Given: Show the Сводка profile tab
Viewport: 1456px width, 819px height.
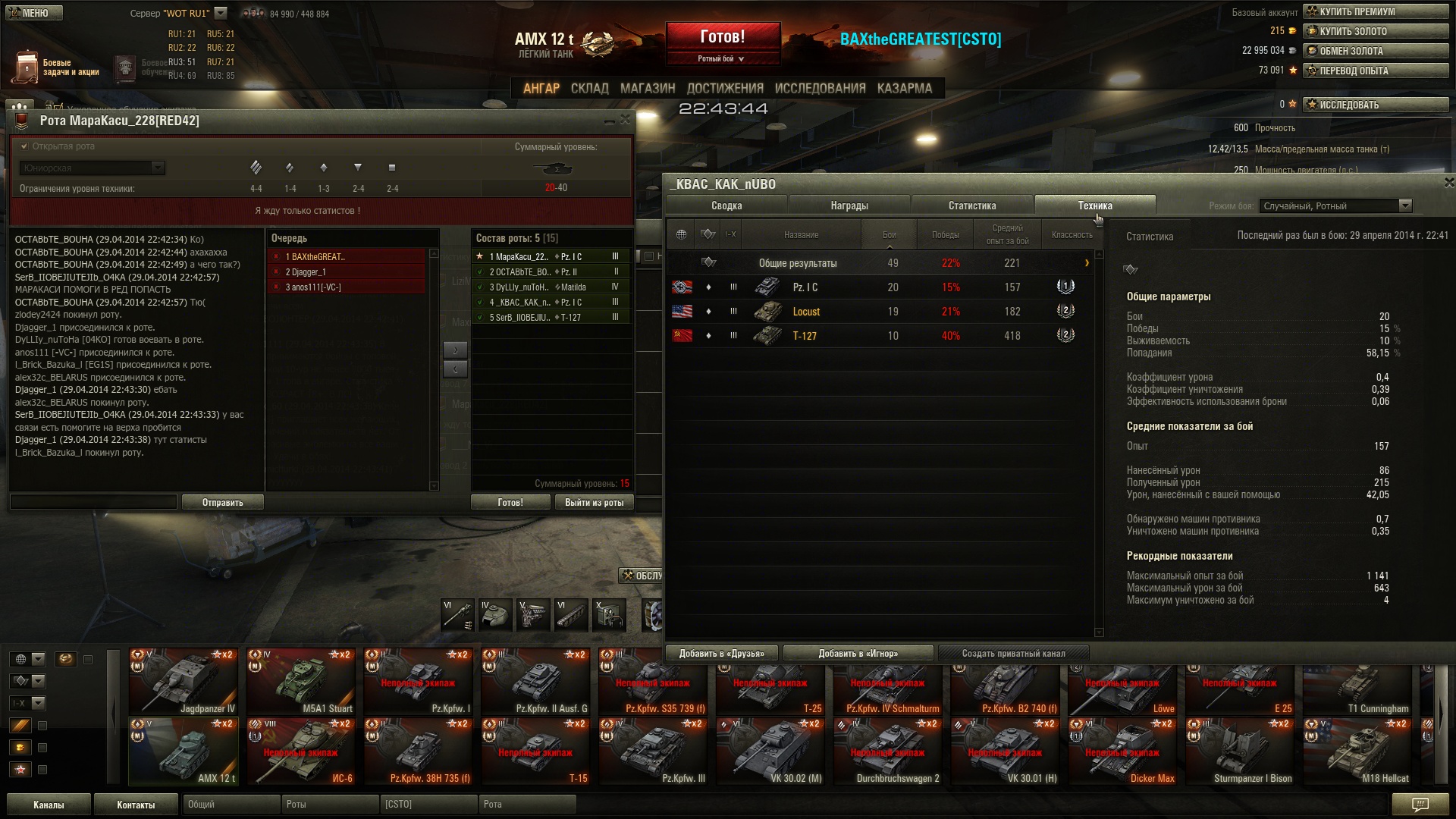Looking at the screenshot, I should (x=726, y=206).
